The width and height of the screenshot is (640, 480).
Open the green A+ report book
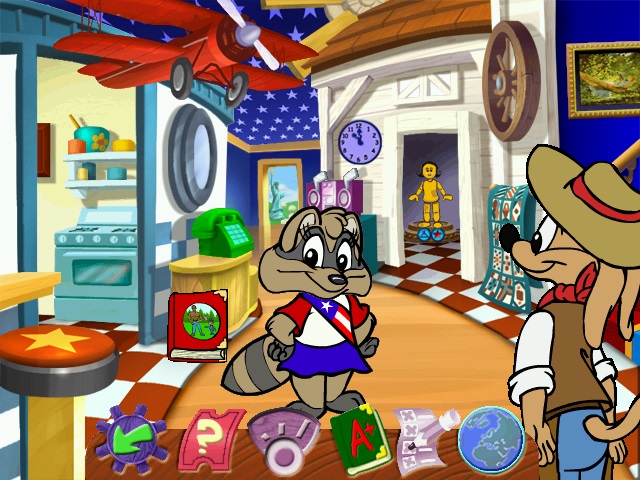[357, 440]
